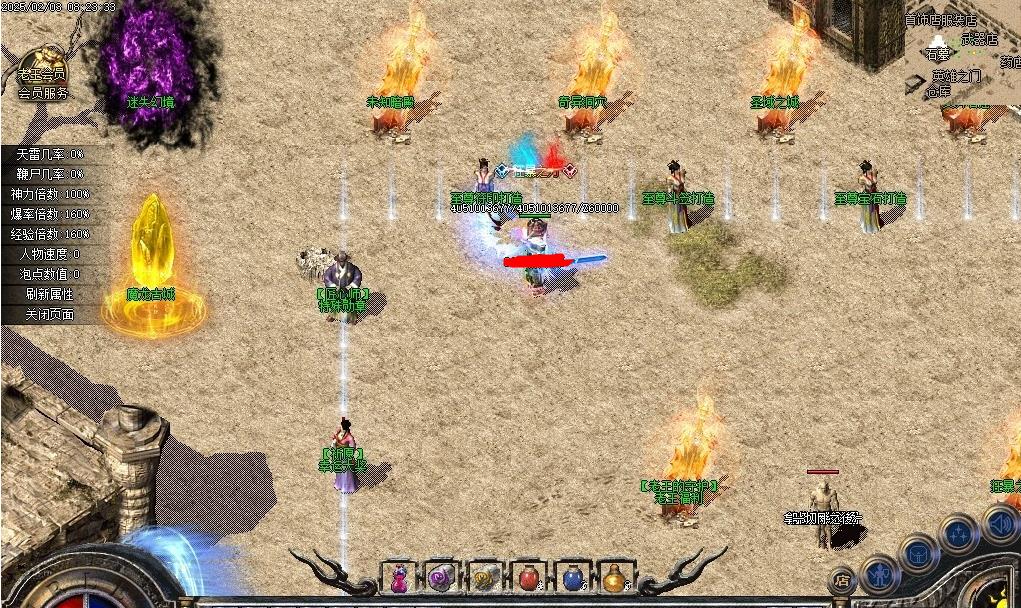Select the red potion jar slot

click(528, 577)
